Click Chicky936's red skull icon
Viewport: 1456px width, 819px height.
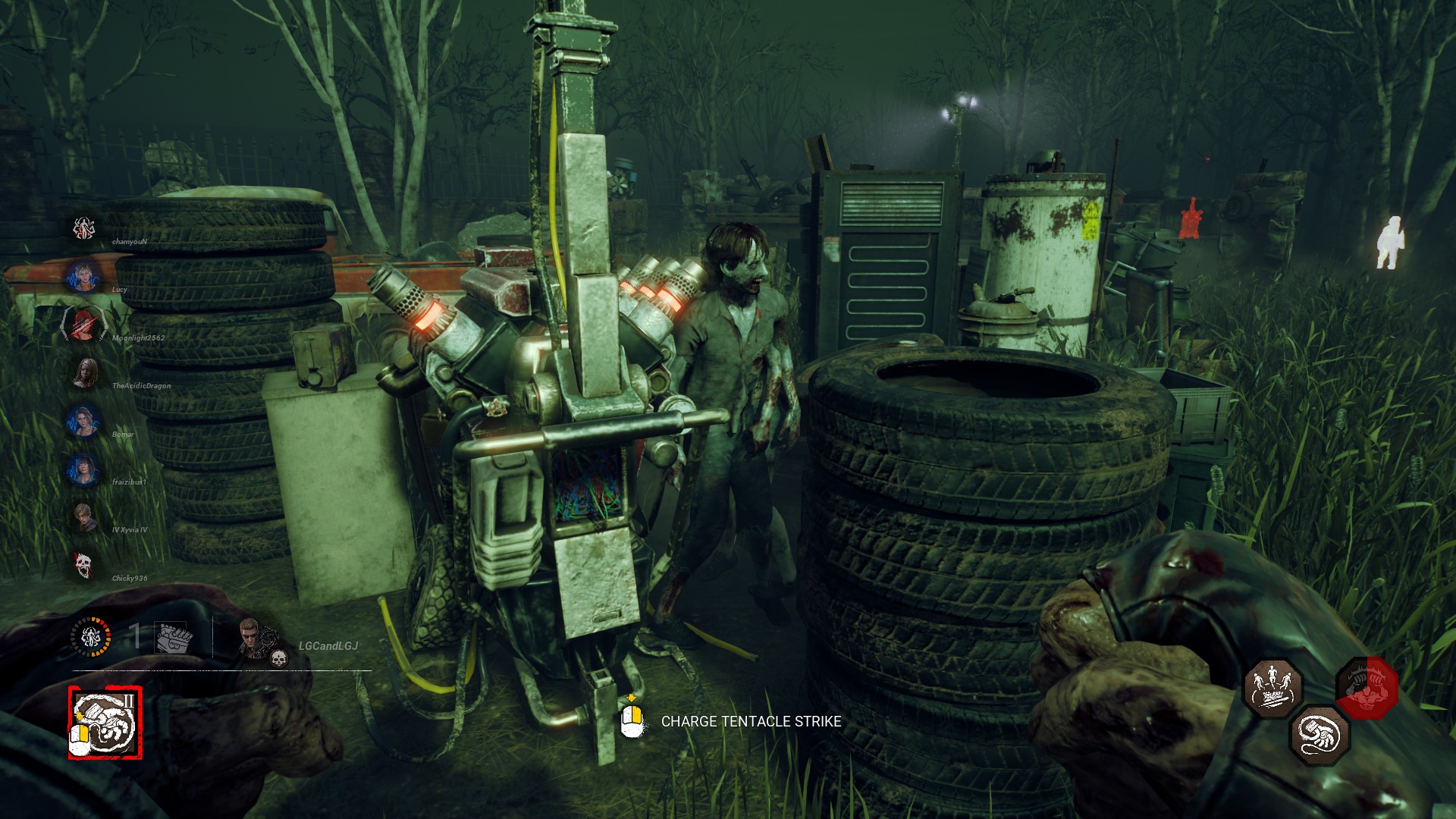point(83,565)
